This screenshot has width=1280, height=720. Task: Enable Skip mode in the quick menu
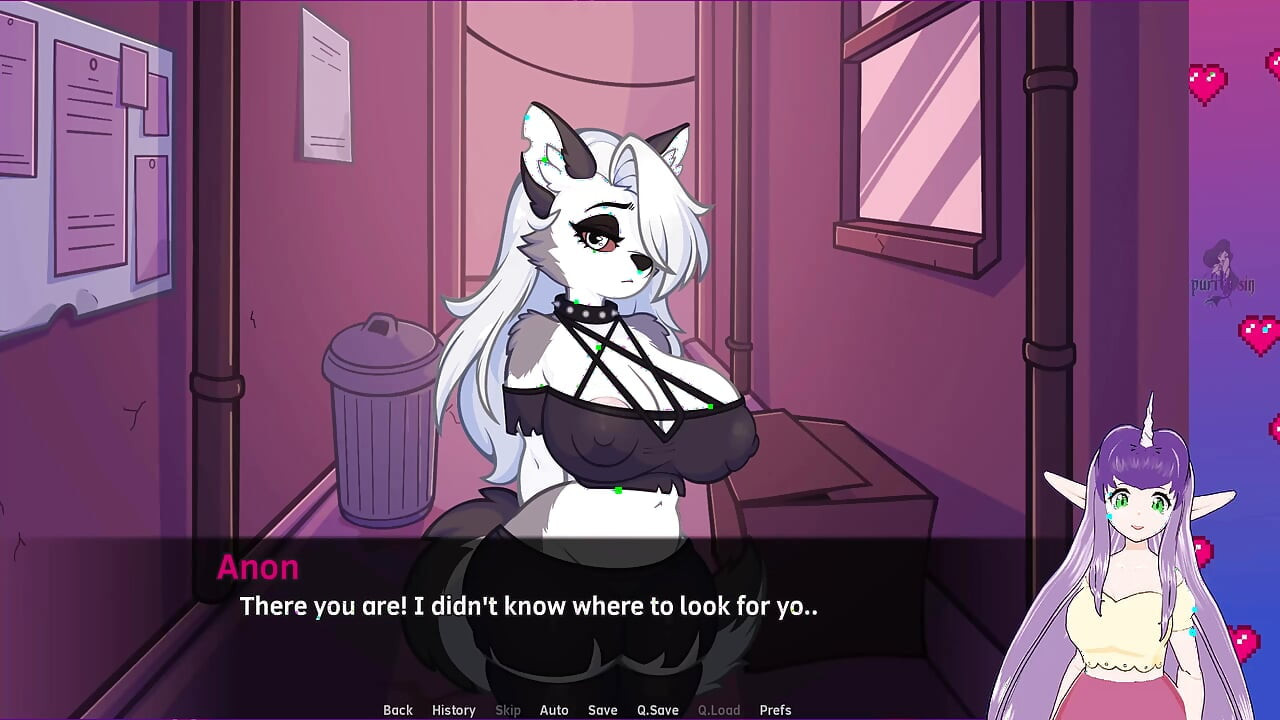point(507,710)
